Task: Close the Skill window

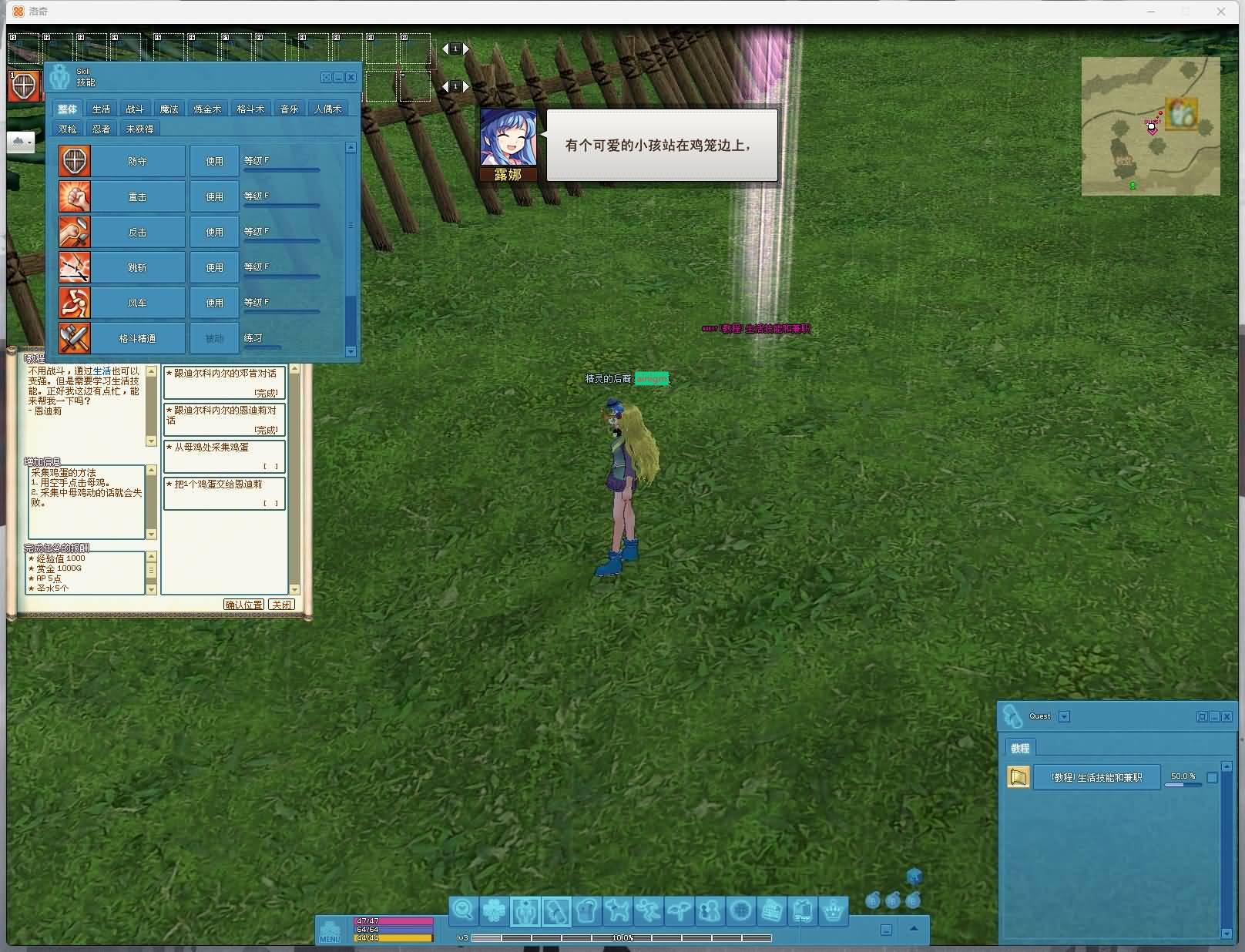Action: 351,78
